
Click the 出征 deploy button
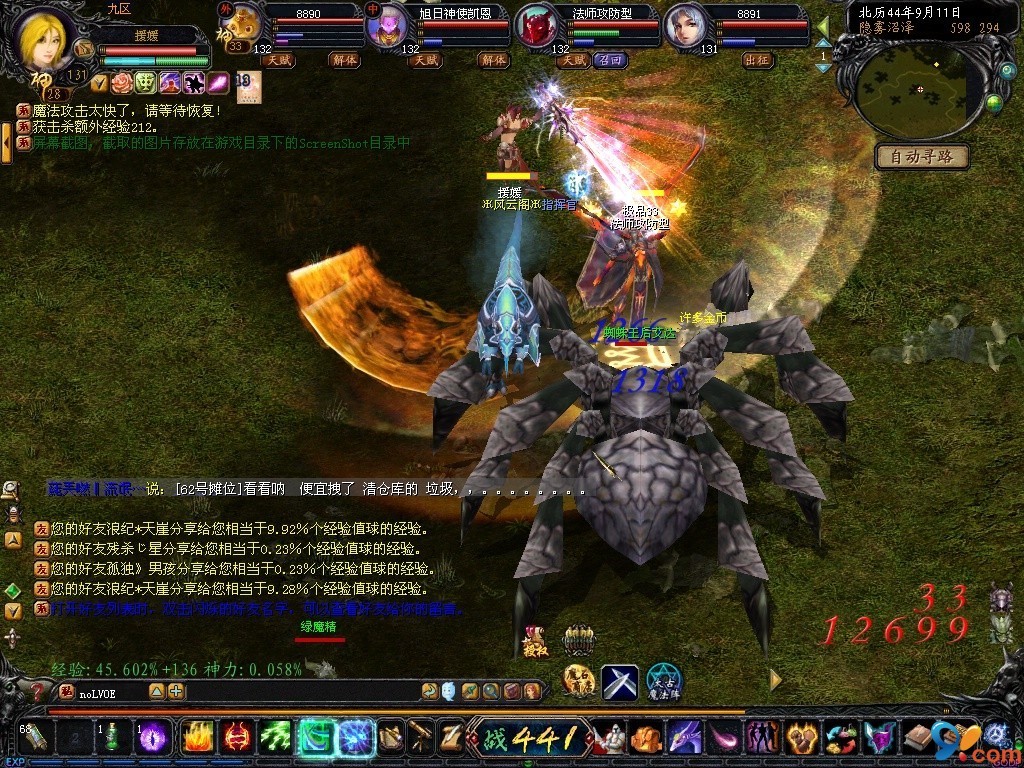(757, 60)
